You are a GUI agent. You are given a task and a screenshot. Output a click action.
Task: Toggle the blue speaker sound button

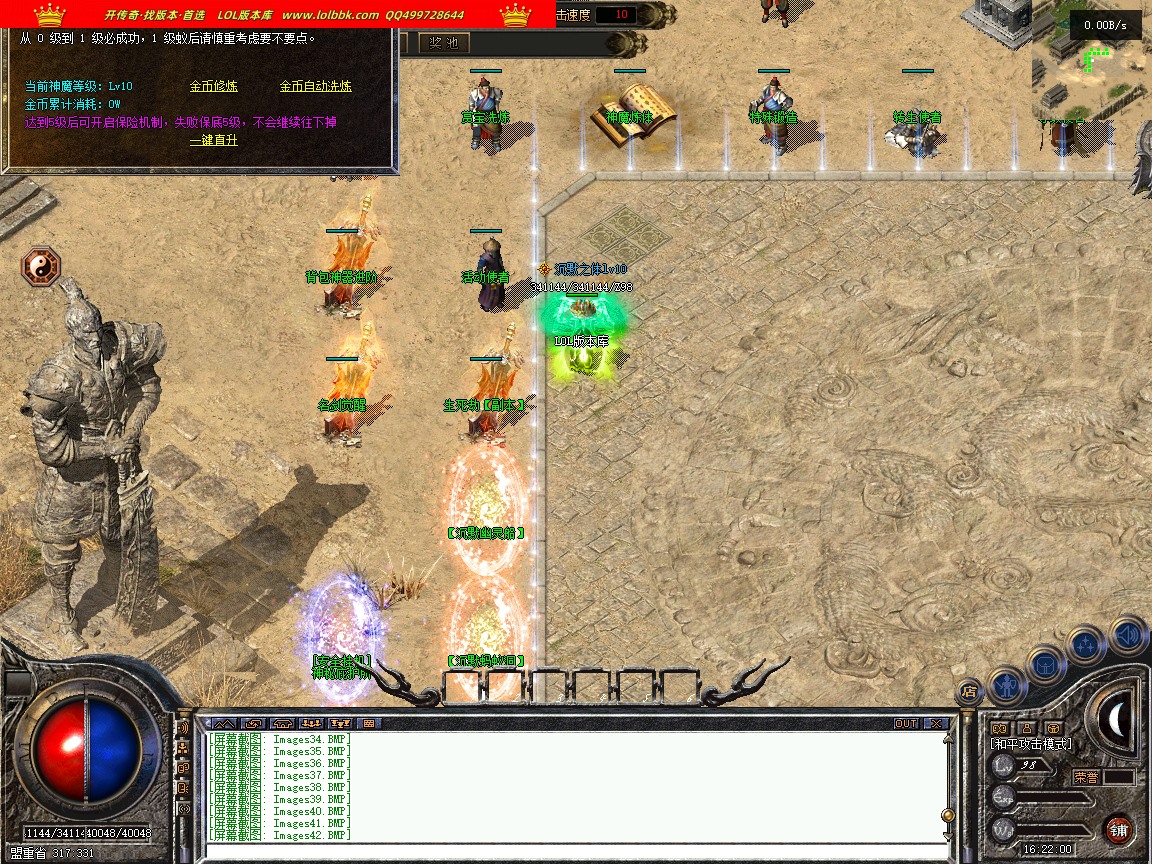click(1126, 634)
